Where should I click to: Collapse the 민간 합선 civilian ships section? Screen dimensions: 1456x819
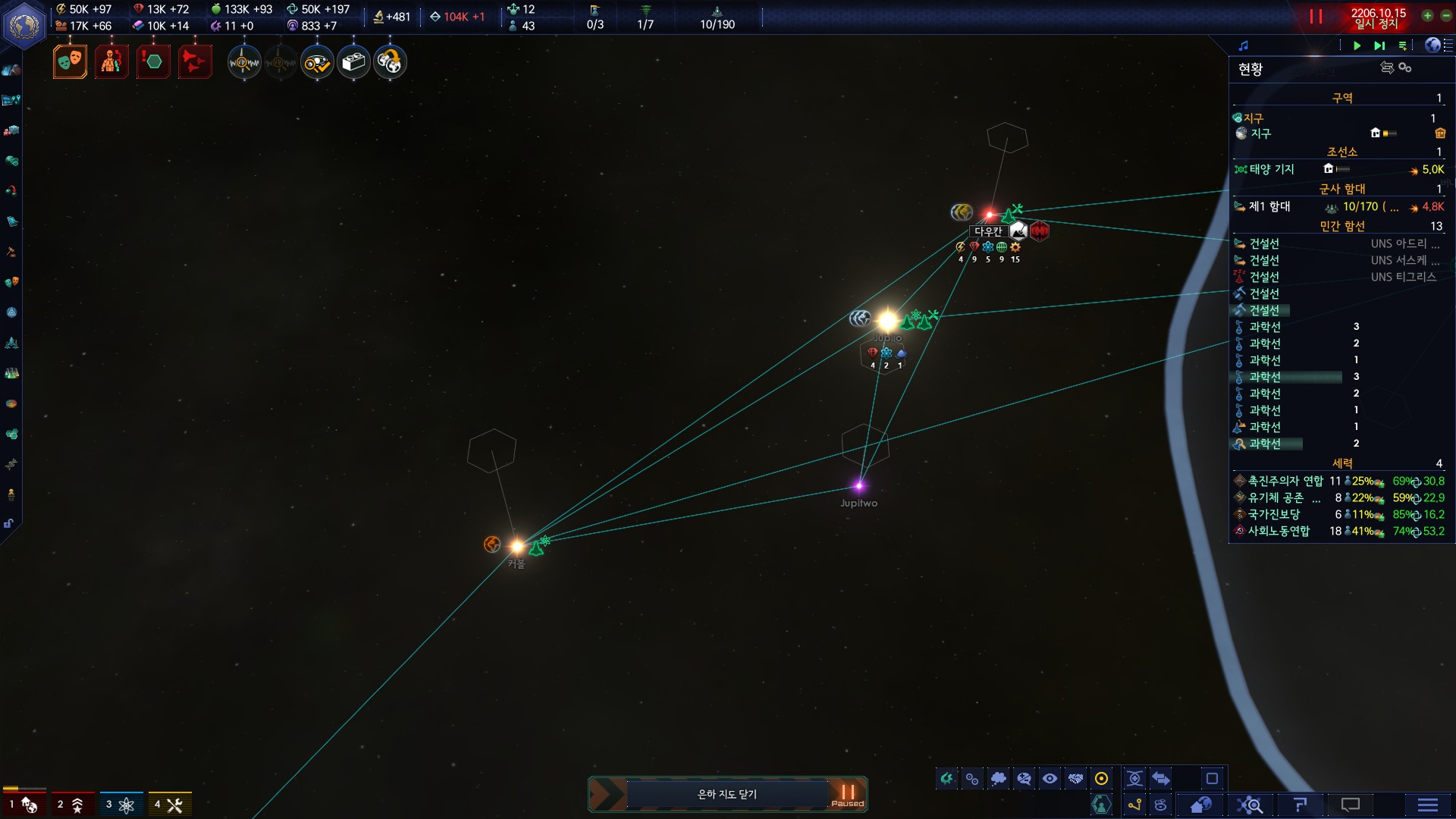click(1341, 226)
